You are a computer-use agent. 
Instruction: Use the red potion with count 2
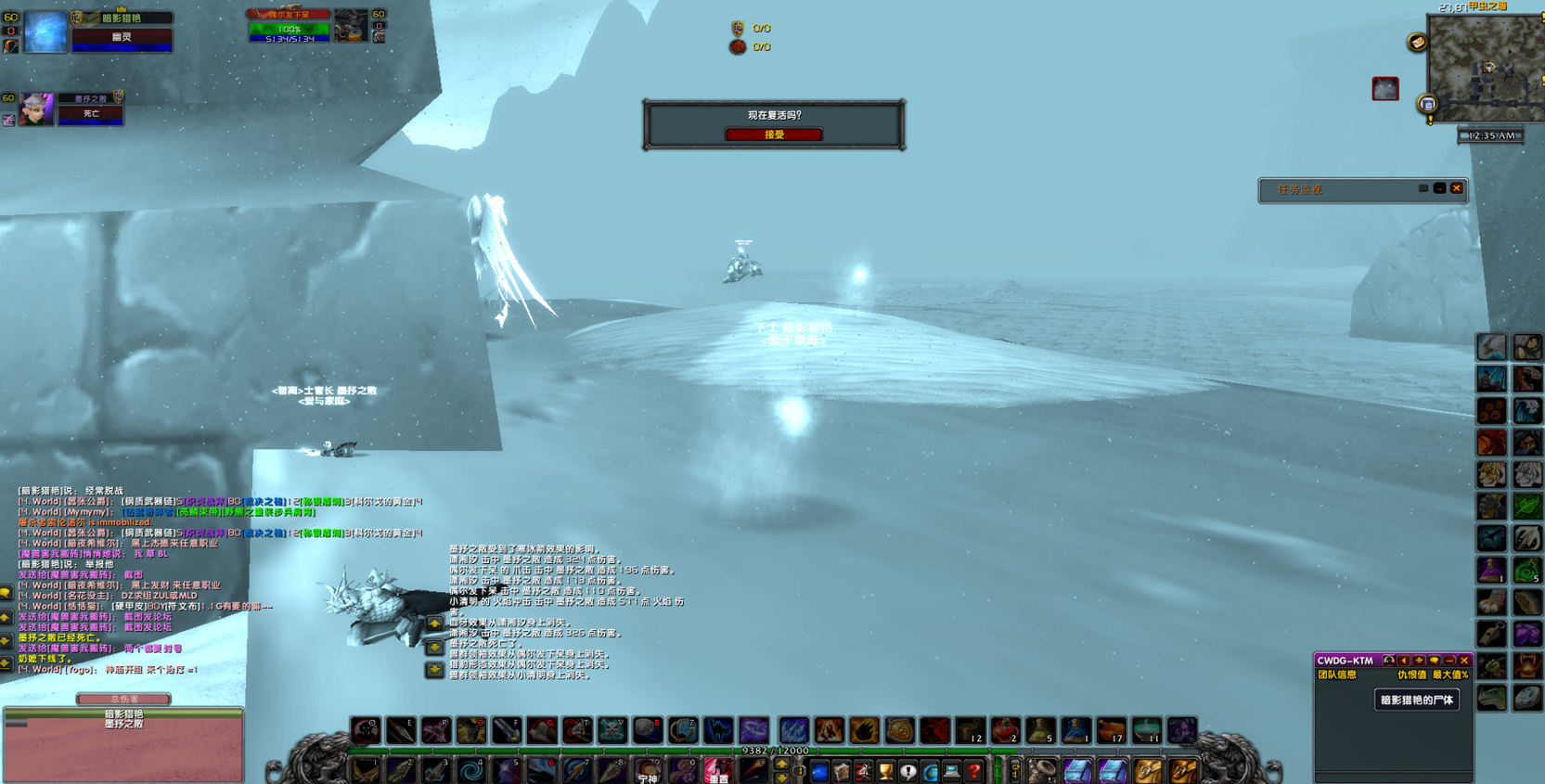pyautogui.click(x=1005, y=731)
